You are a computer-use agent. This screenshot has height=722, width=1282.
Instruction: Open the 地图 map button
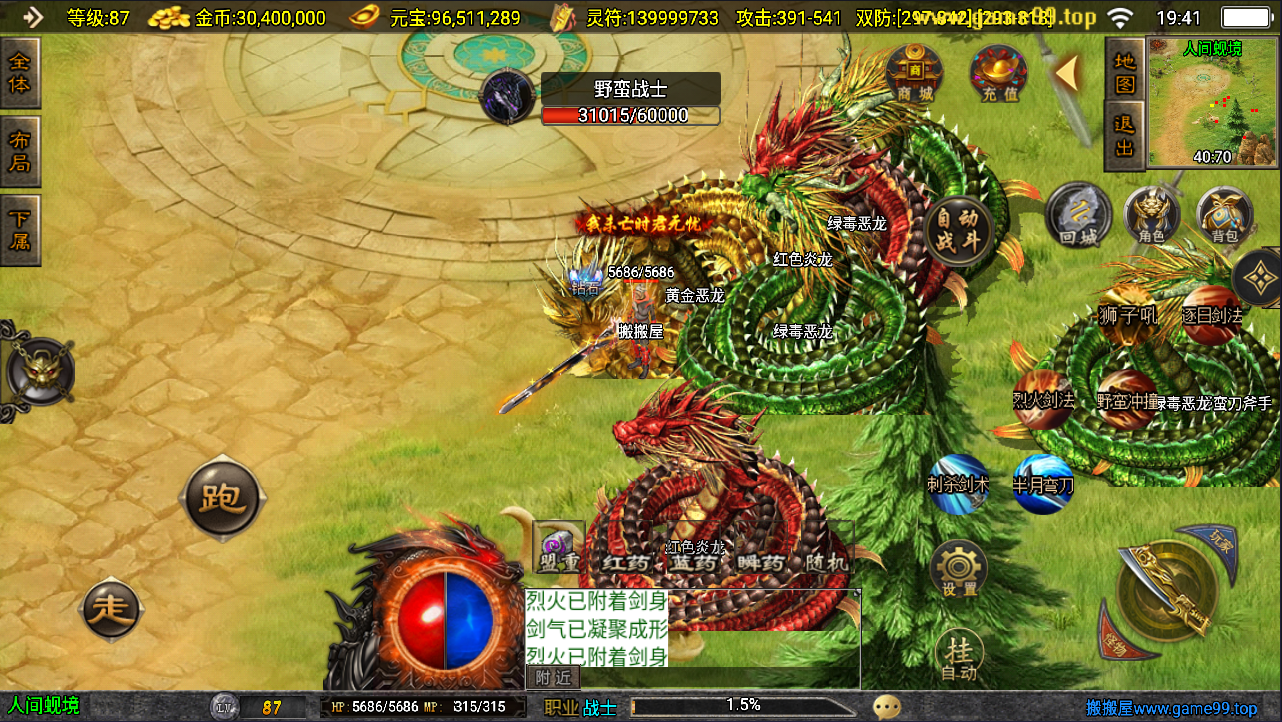pyautogui.click(x=1125, y=73)
